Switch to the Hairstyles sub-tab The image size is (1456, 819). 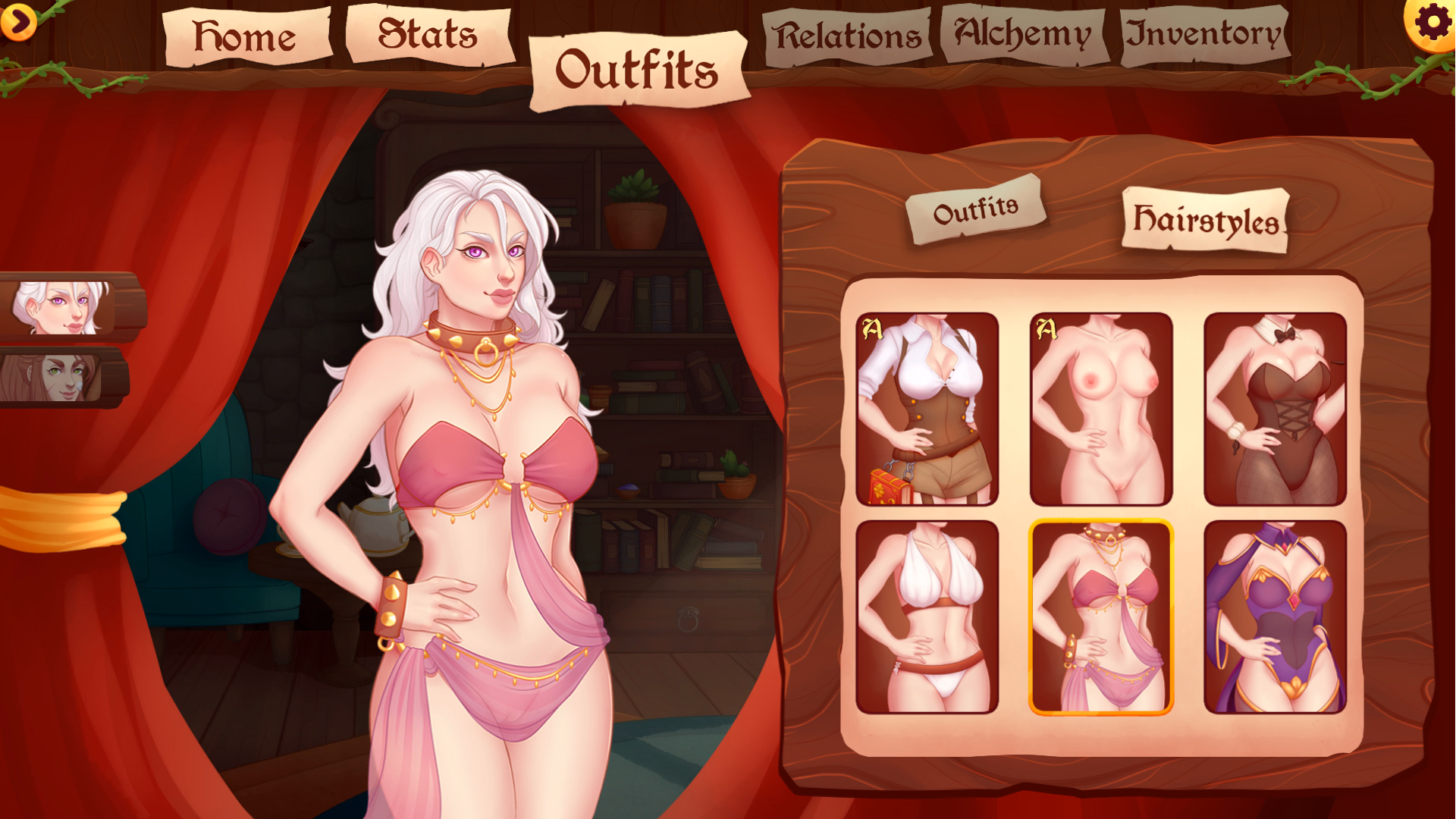[1203, 220]
